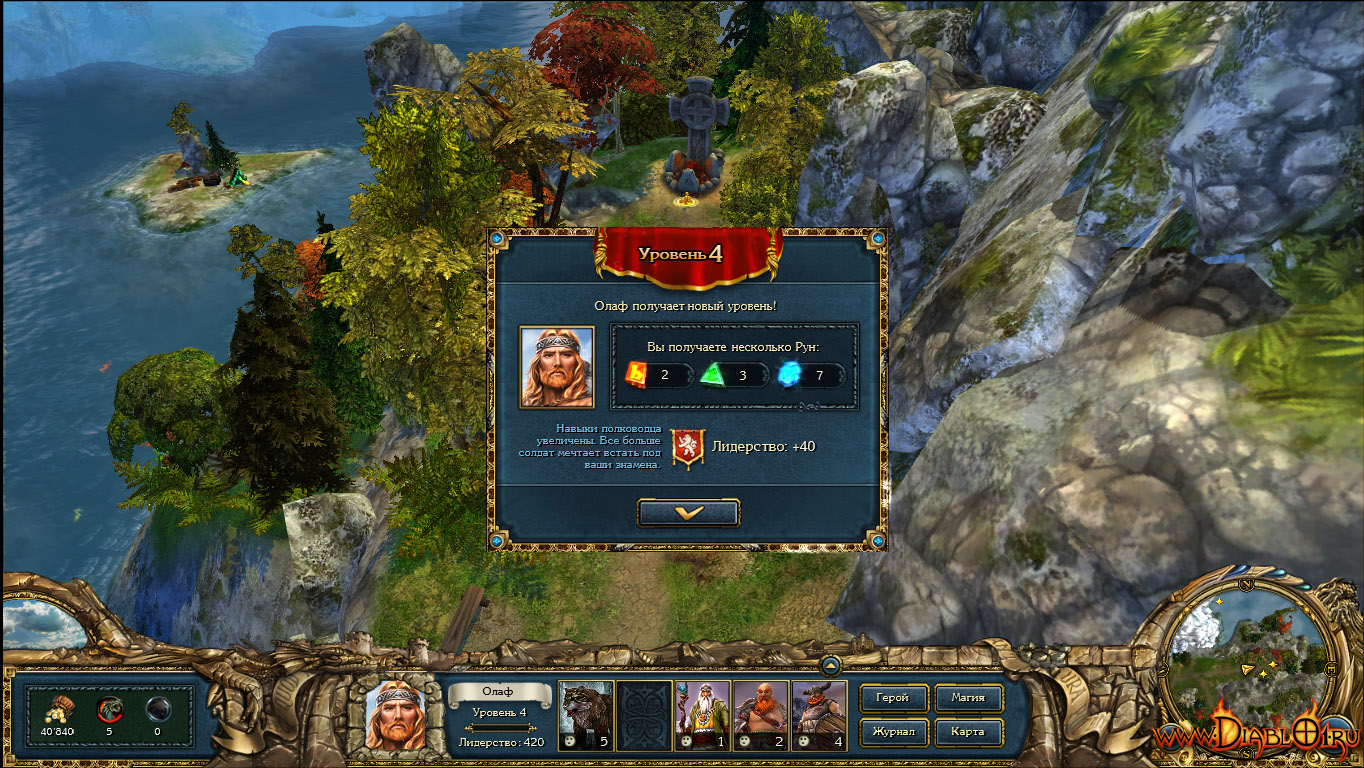Click the round arrow button above the army panel
Image resolution: width=1364 pixels, height=768 pixels.
[829, 665]
